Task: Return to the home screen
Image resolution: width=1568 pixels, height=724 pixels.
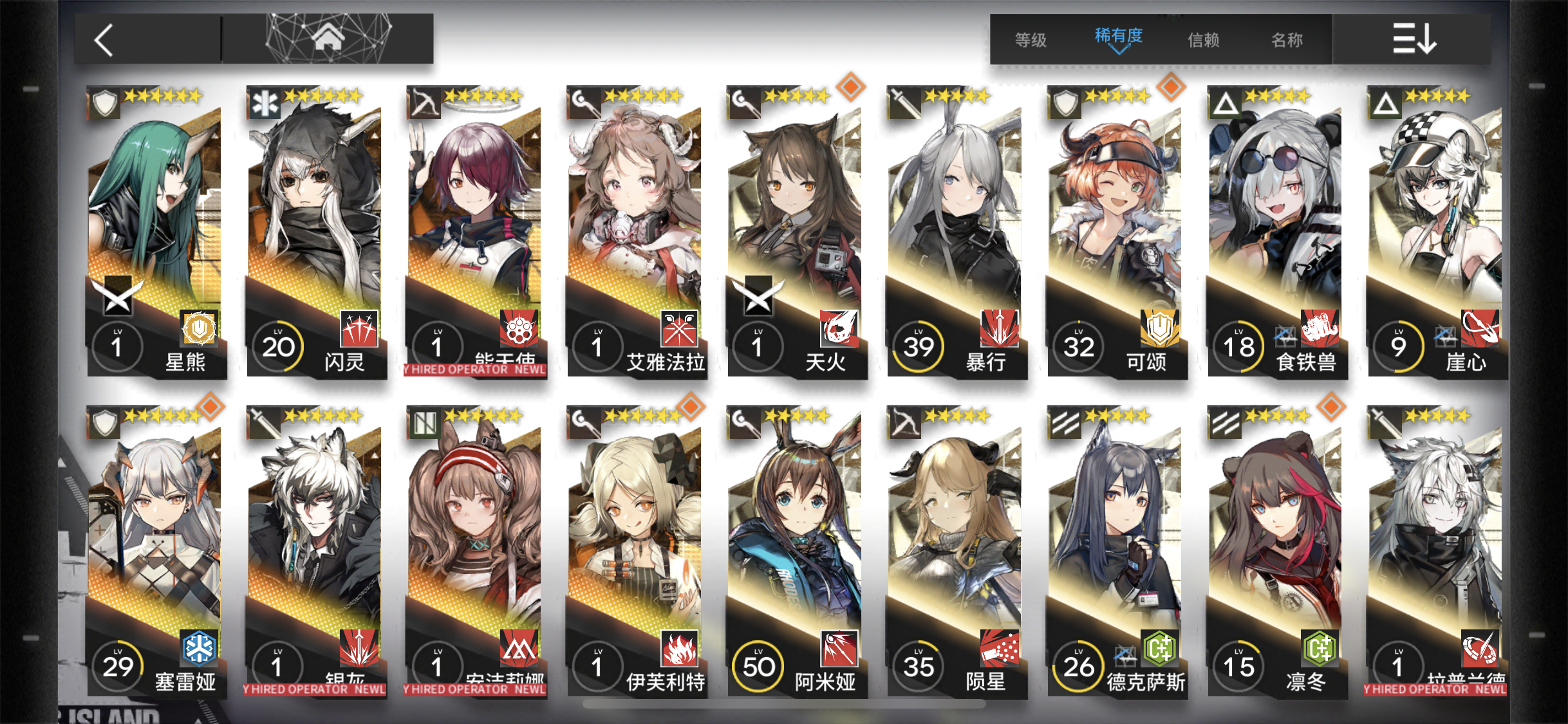Action: tap(328, 39)
